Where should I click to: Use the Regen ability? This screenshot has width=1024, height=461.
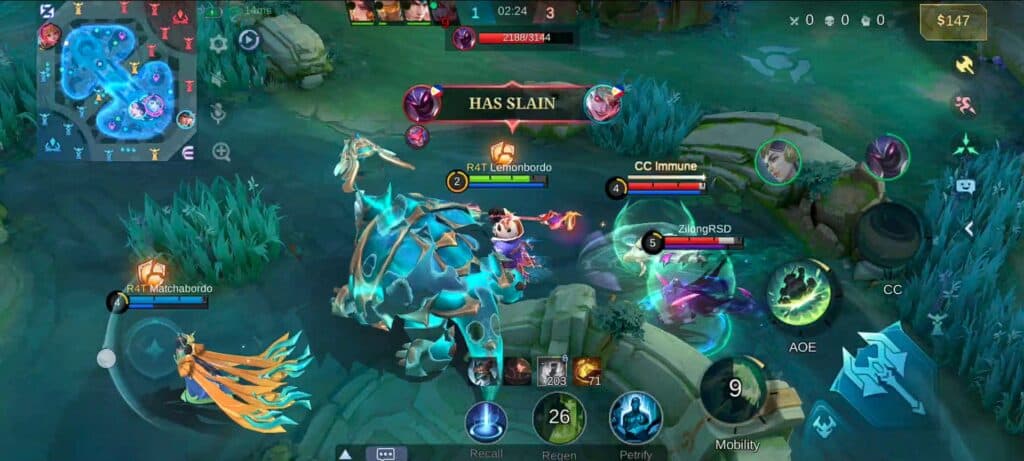558,418
